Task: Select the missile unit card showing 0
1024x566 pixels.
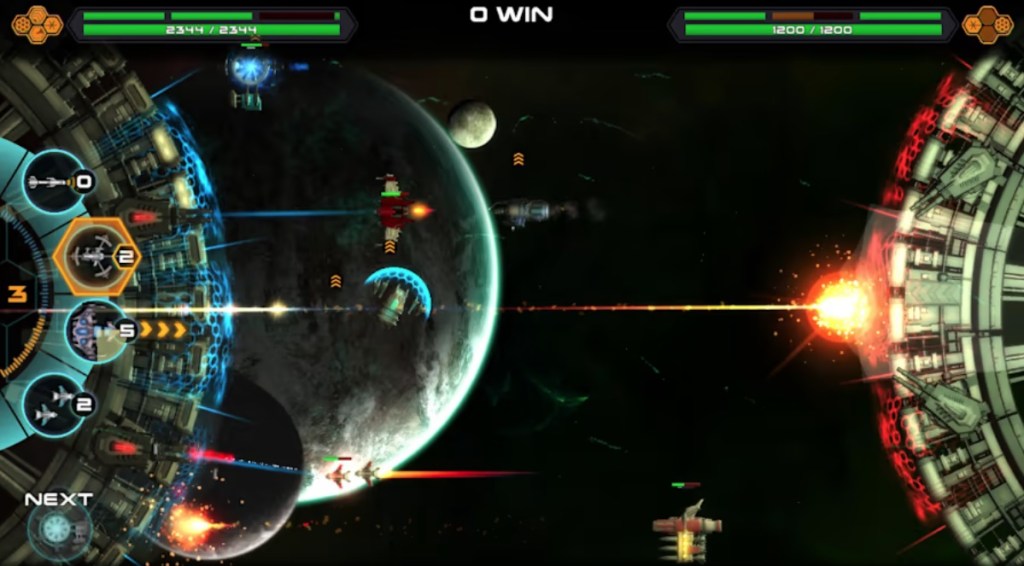Action: click(57, 182)
